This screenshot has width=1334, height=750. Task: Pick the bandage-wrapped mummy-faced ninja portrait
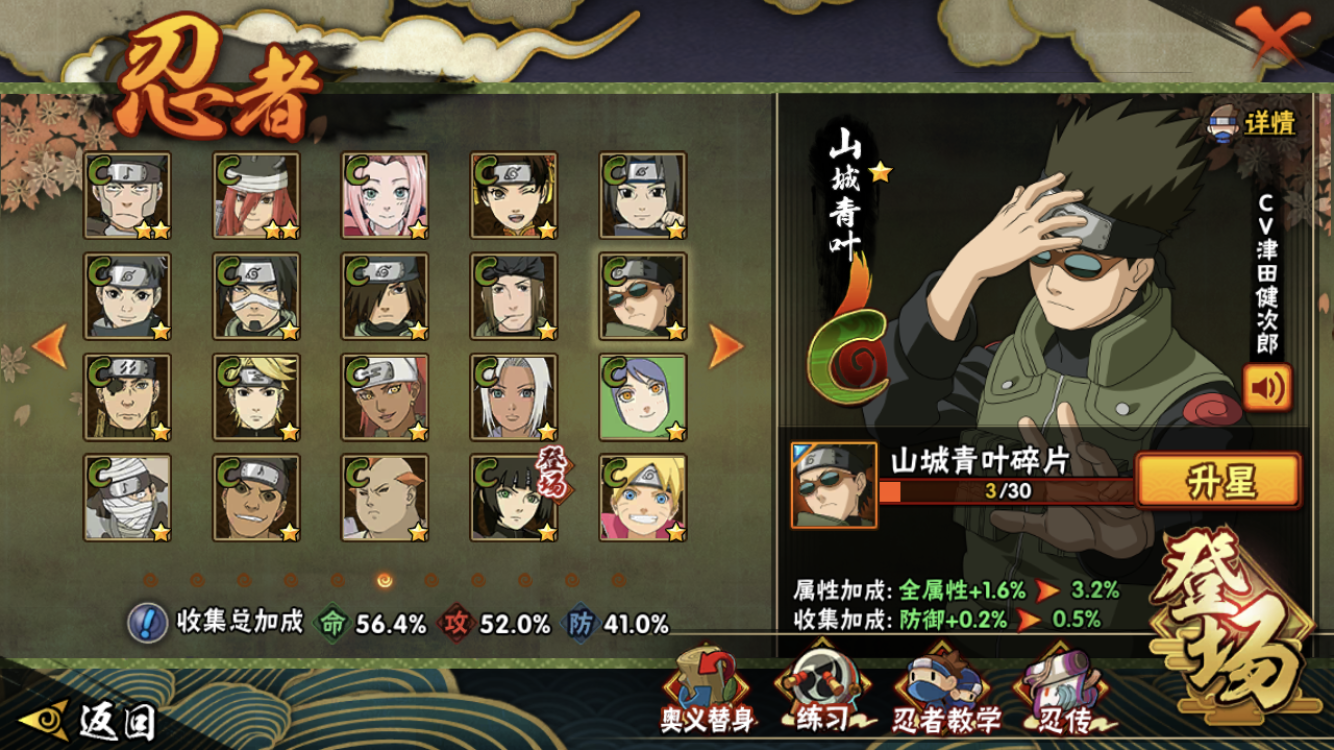pyautogui.click(x=127, y=498)
